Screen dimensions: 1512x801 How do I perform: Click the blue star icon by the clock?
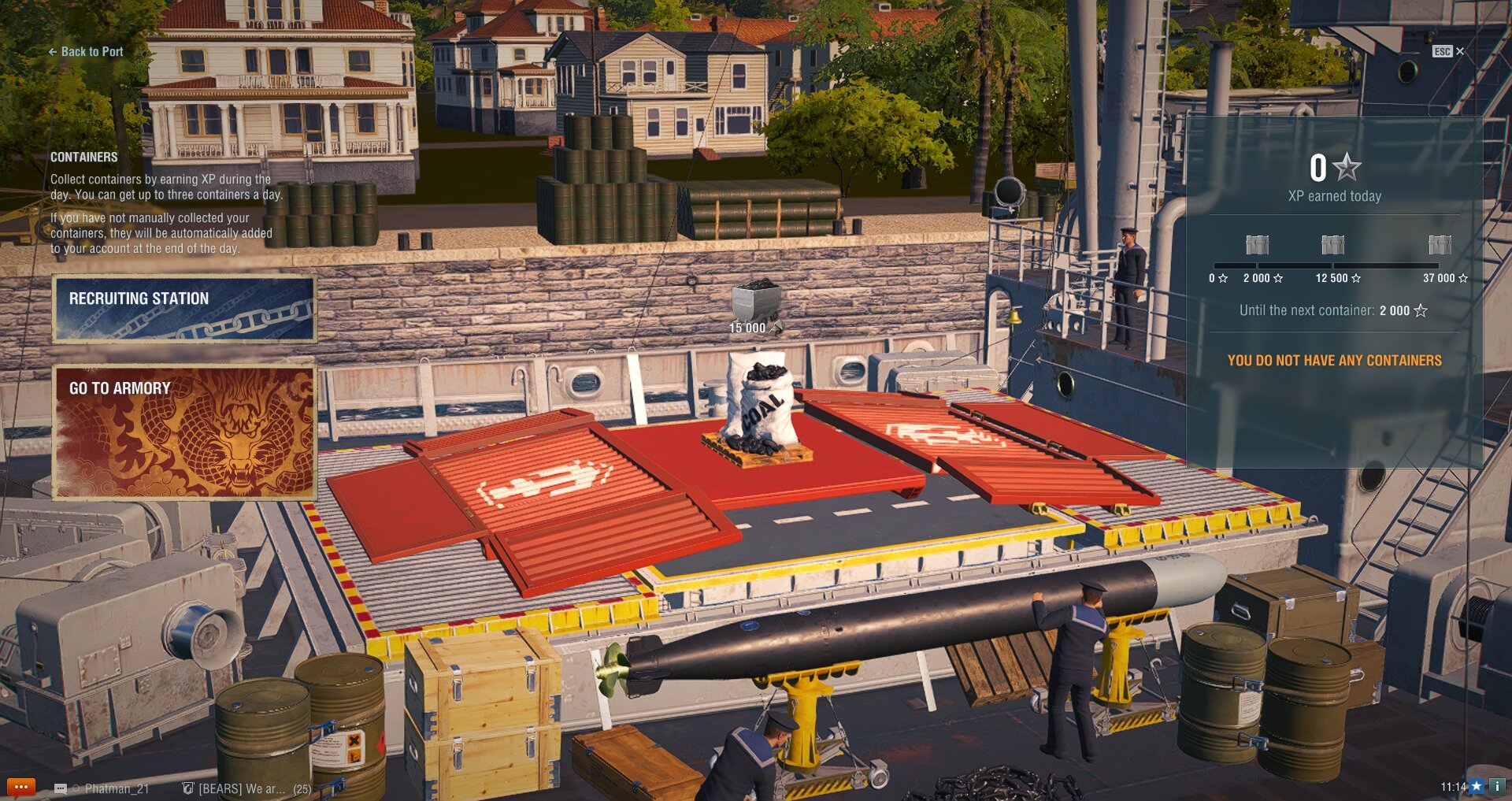pyautogui.click(x=1477, y=786)
